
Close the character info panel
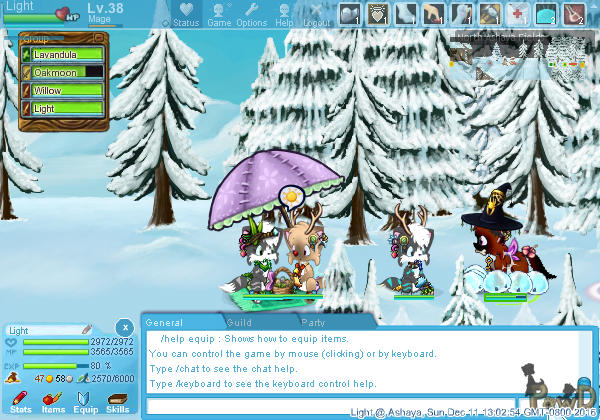(x=123, y=328)
